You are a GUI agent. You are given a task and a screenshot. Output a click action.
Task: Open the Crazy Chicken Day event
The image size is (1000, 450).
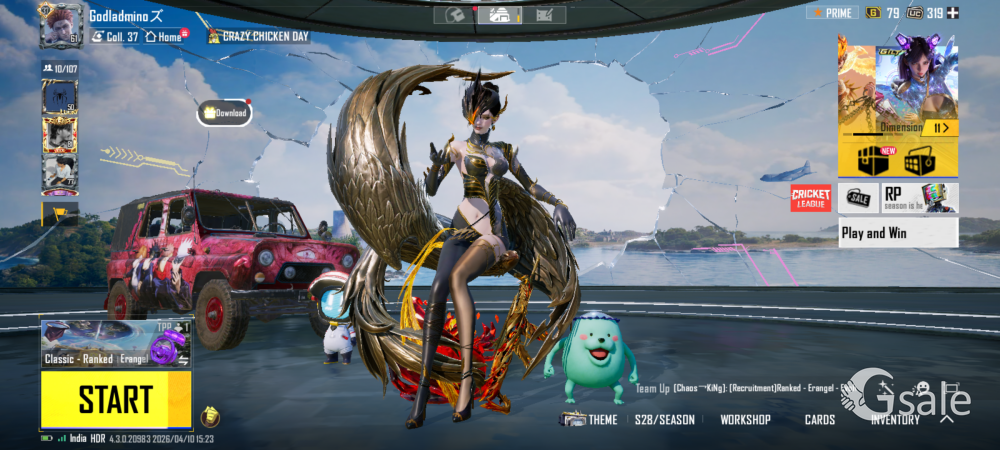point(259,37)
